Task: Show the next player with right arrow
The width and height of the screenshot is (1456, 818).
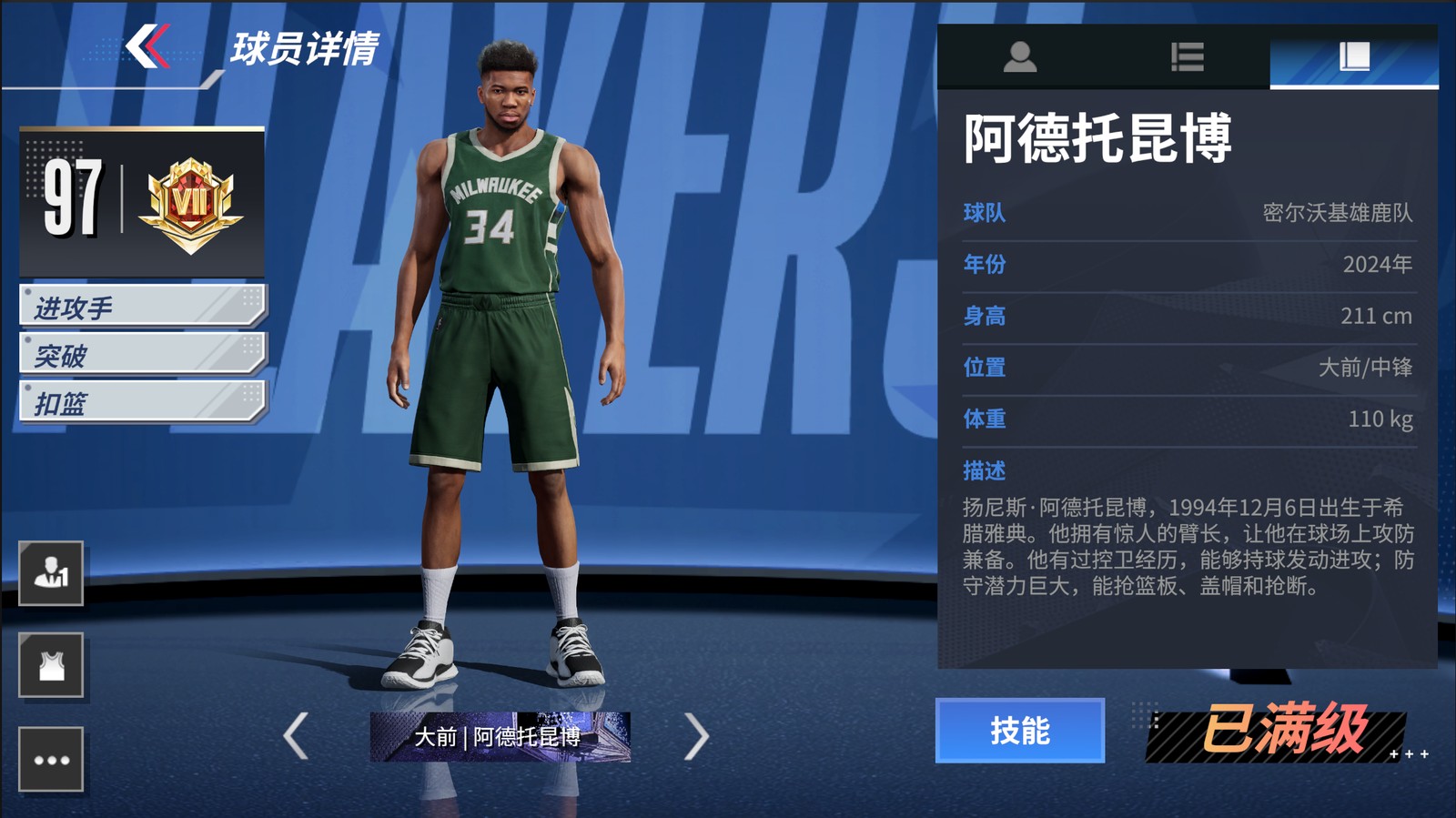Action: pyautogui.click(x=696, y=736)
